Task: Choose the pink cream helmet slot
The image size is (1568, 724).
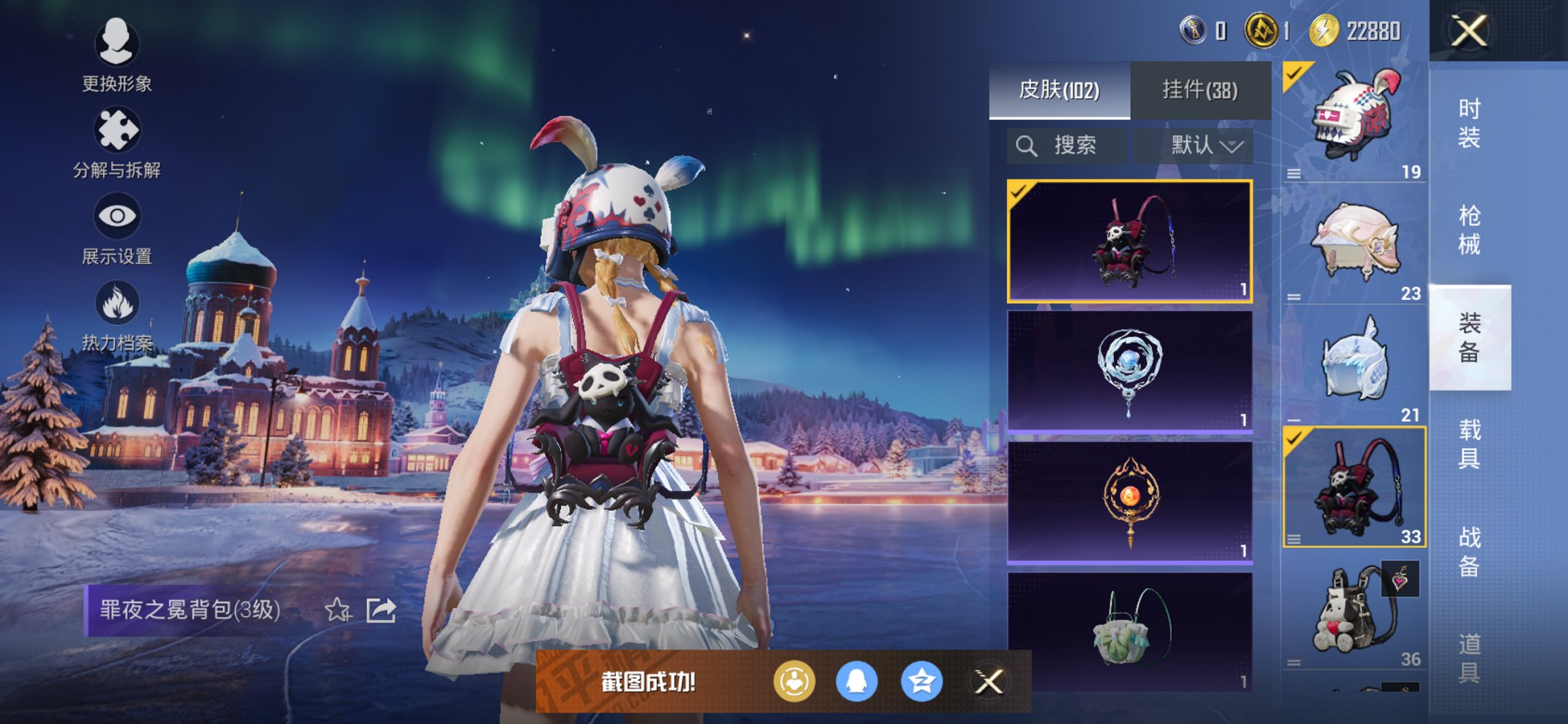Action: click(1354, 243)
